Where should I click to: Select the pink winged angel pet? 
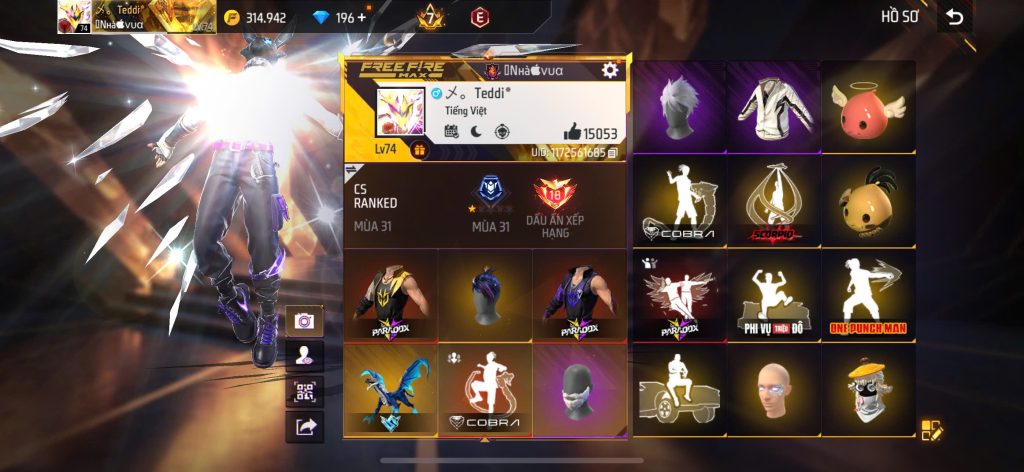(x=867, y=106)
